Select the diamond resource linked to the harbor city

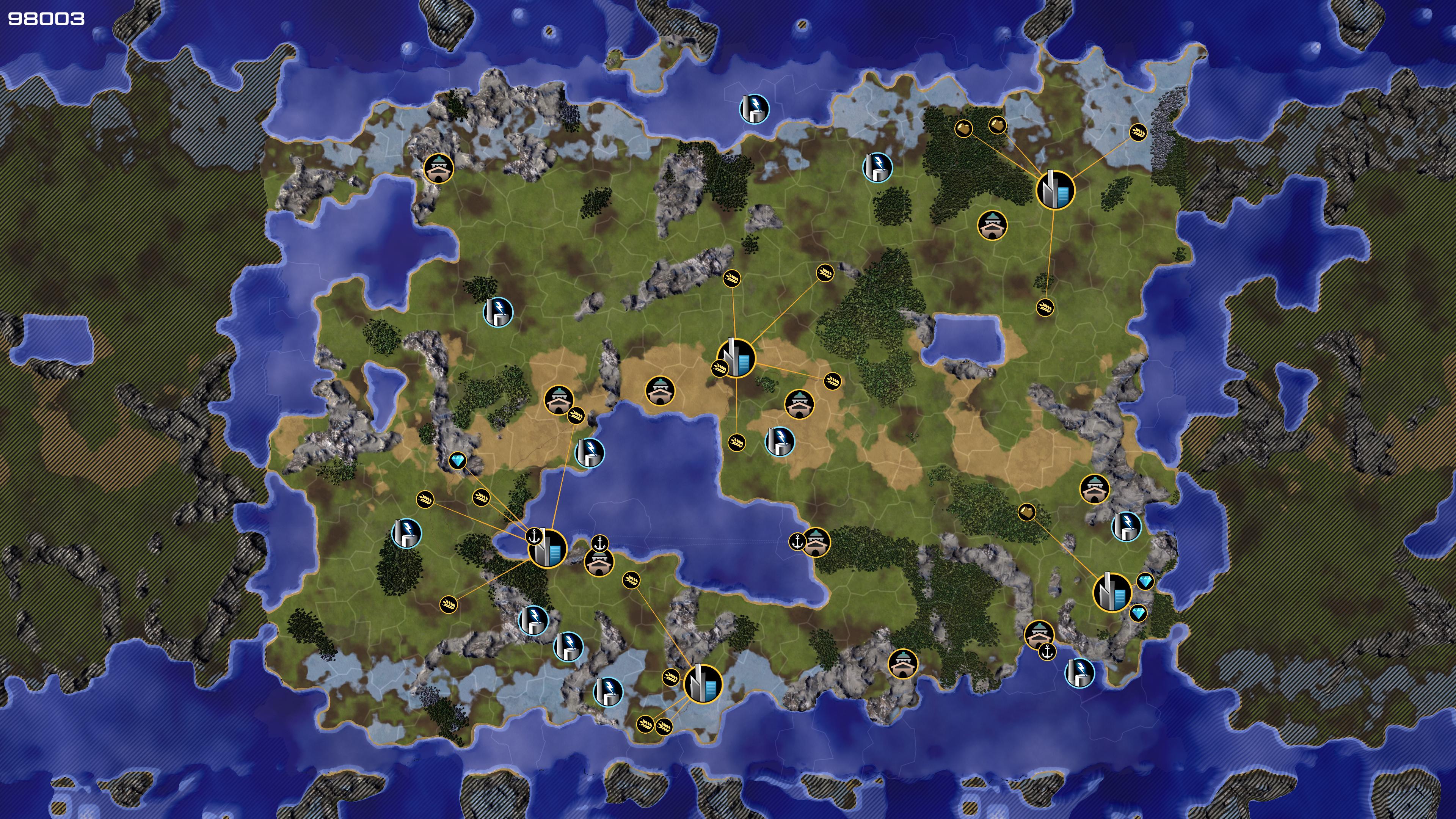(x=458, y=461)
